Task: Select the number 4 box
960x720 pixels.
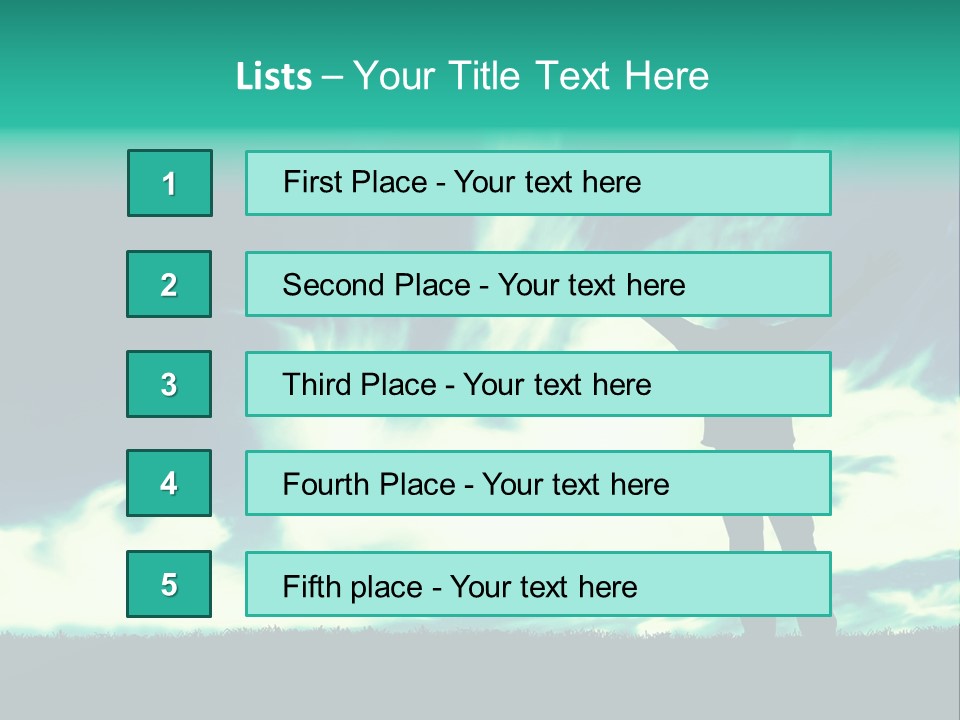Action: coord(169,483)
